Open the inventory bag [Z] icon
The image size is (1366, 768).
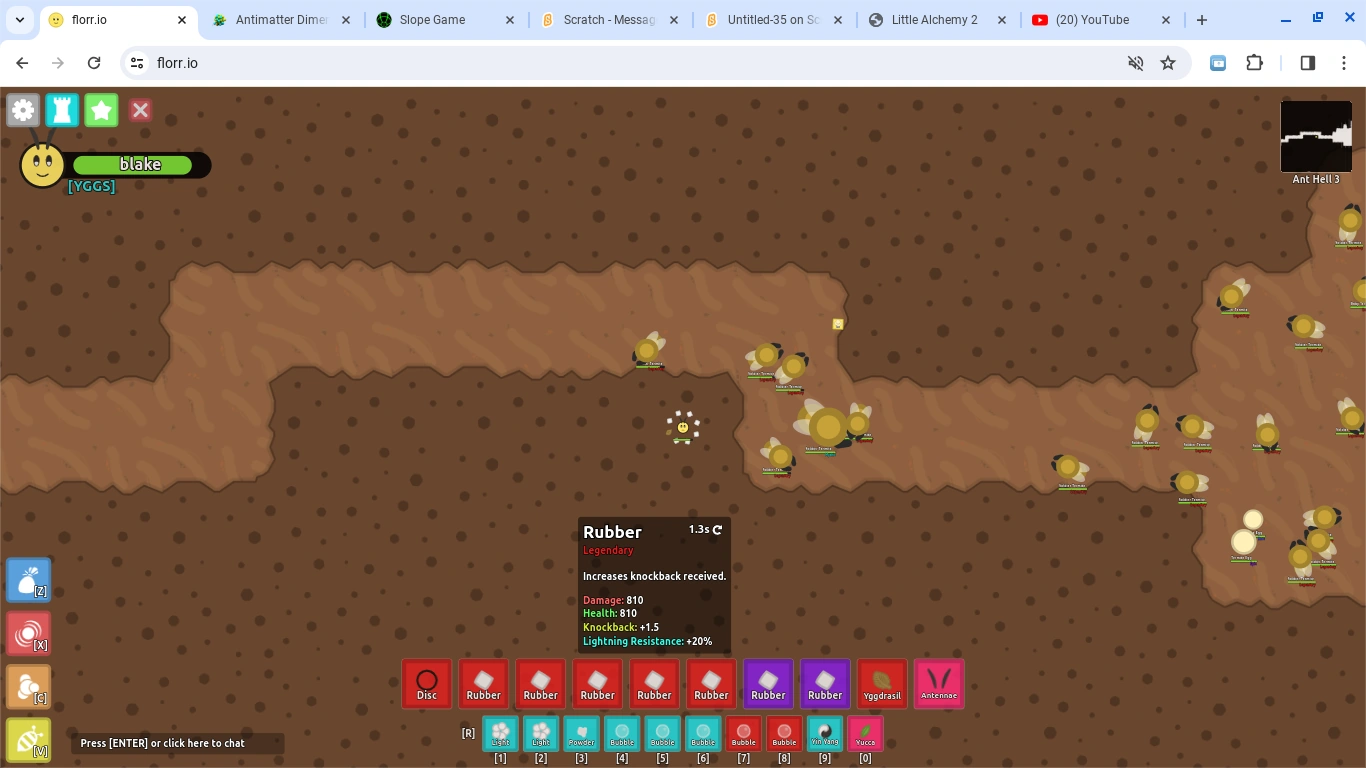tap(28, 579)
